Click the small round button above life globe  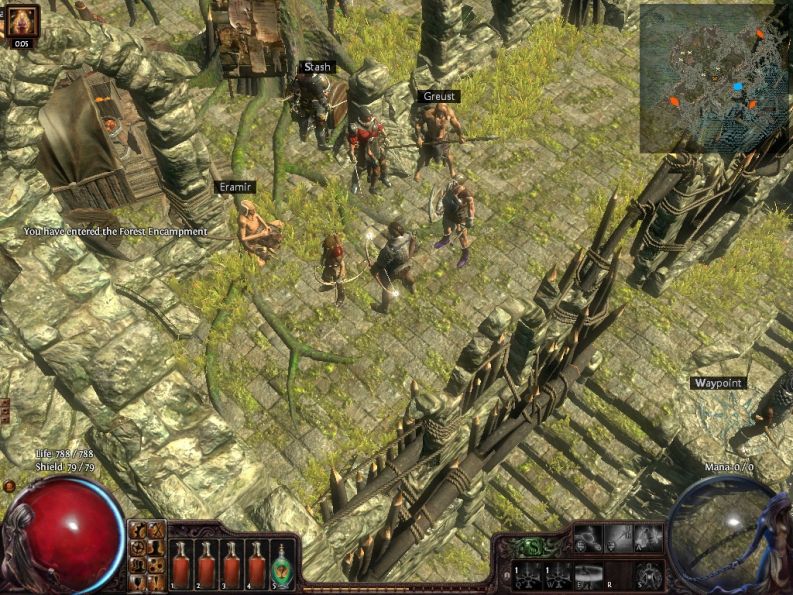point(9,486)
